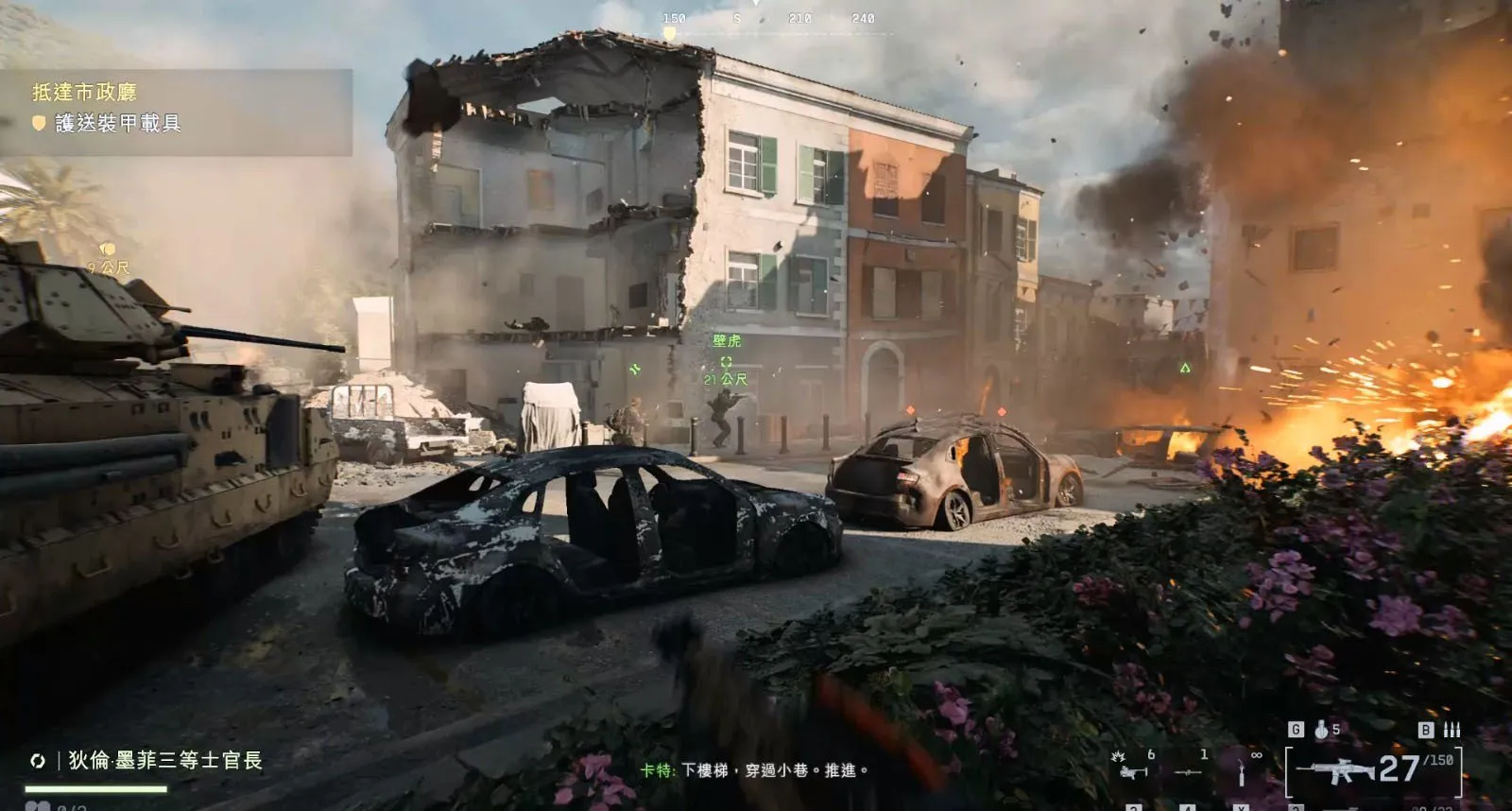Open the 抵達市政廳 objective tracker
This screenshot has width=1512, height=811.
coord(85,92)
